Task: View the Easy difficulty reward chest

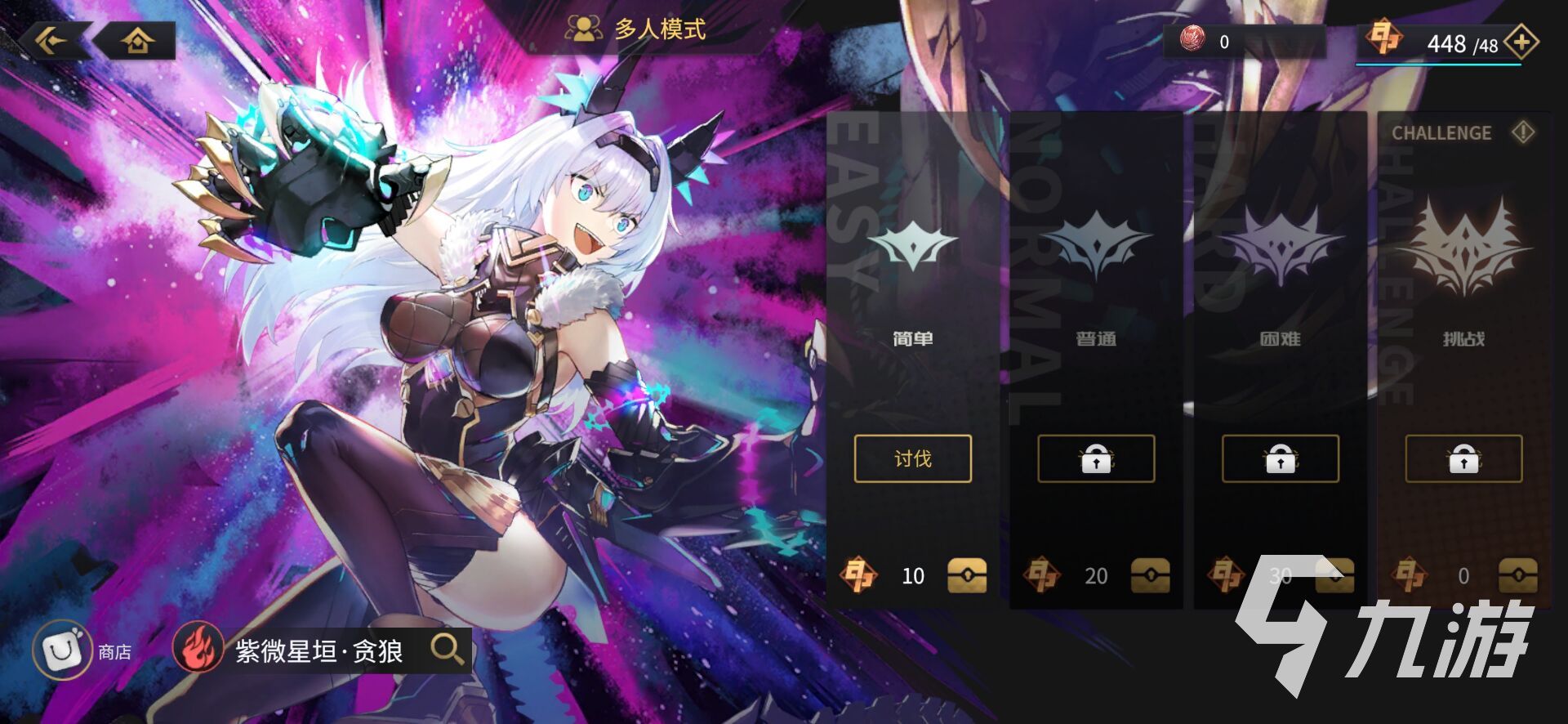Action: click(967, 575)
